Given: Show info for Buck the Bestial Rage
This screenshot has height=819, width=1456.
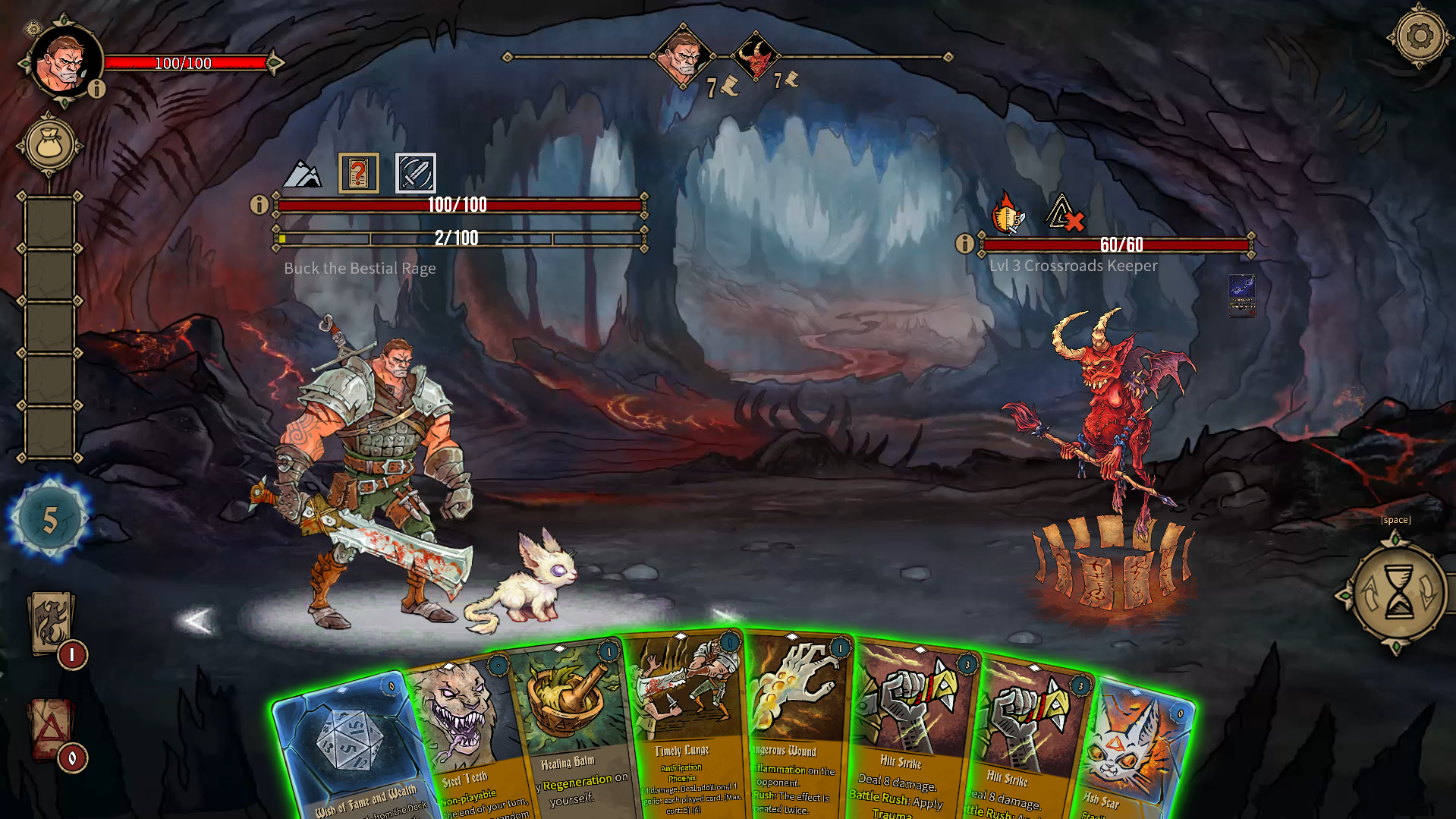Looking at the screenshot, I should [259, 204].
